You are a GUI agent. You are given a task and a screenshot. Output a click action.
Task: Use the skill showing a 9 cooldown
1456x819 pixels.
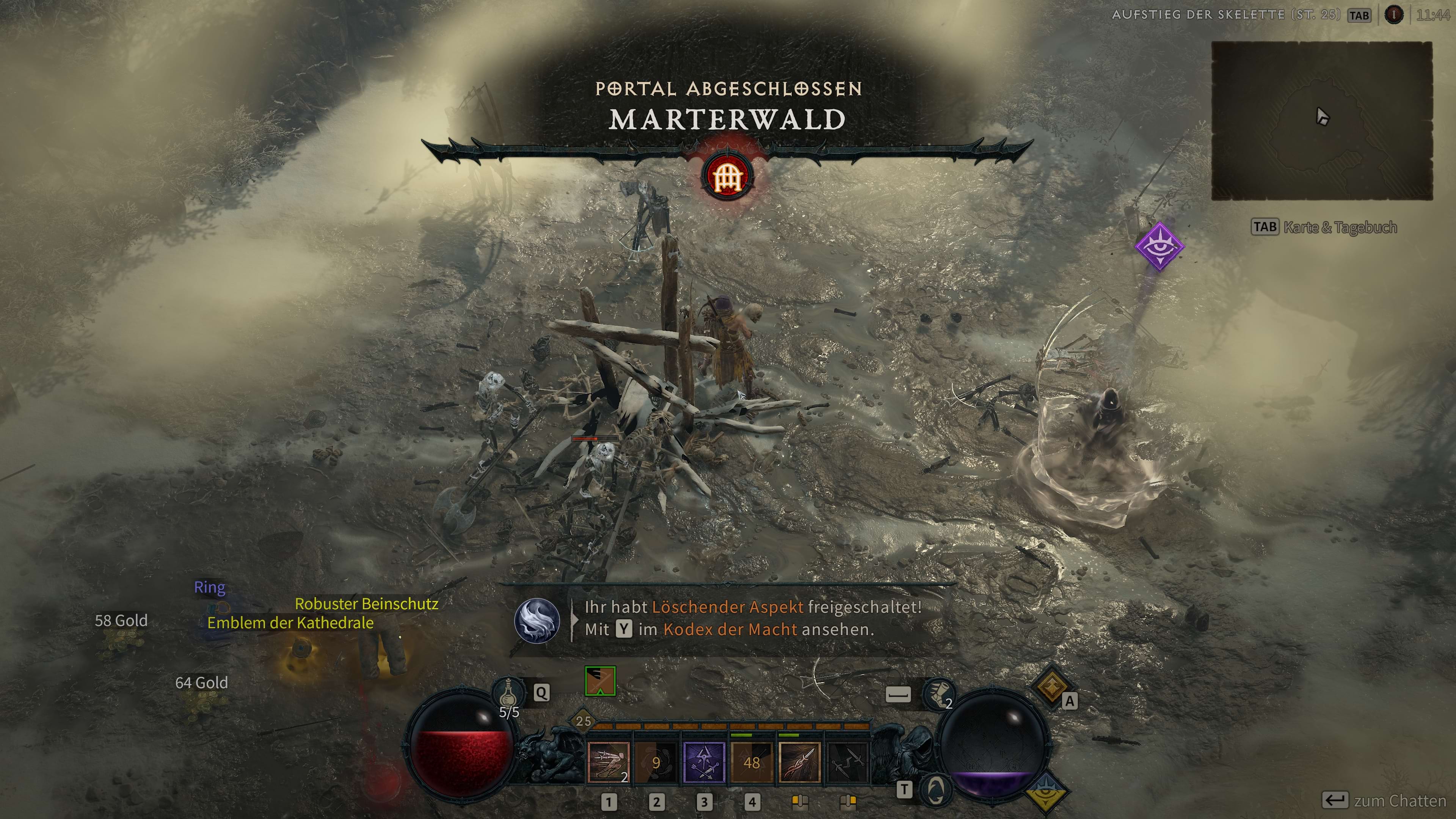(x=656, y=763)
